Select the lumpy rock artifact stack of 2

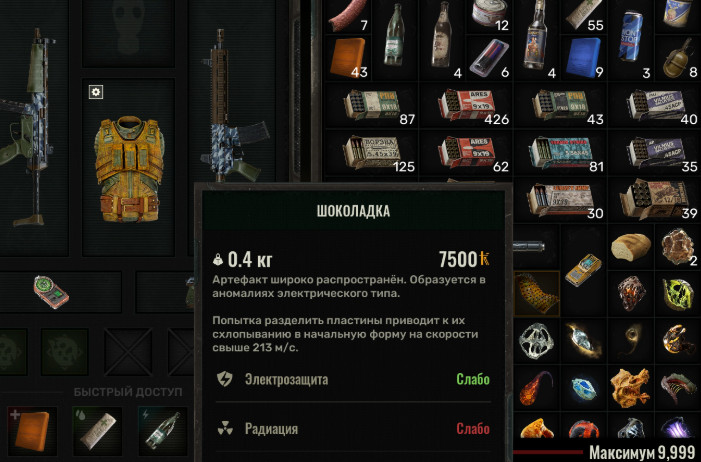(x=679, y=245)
